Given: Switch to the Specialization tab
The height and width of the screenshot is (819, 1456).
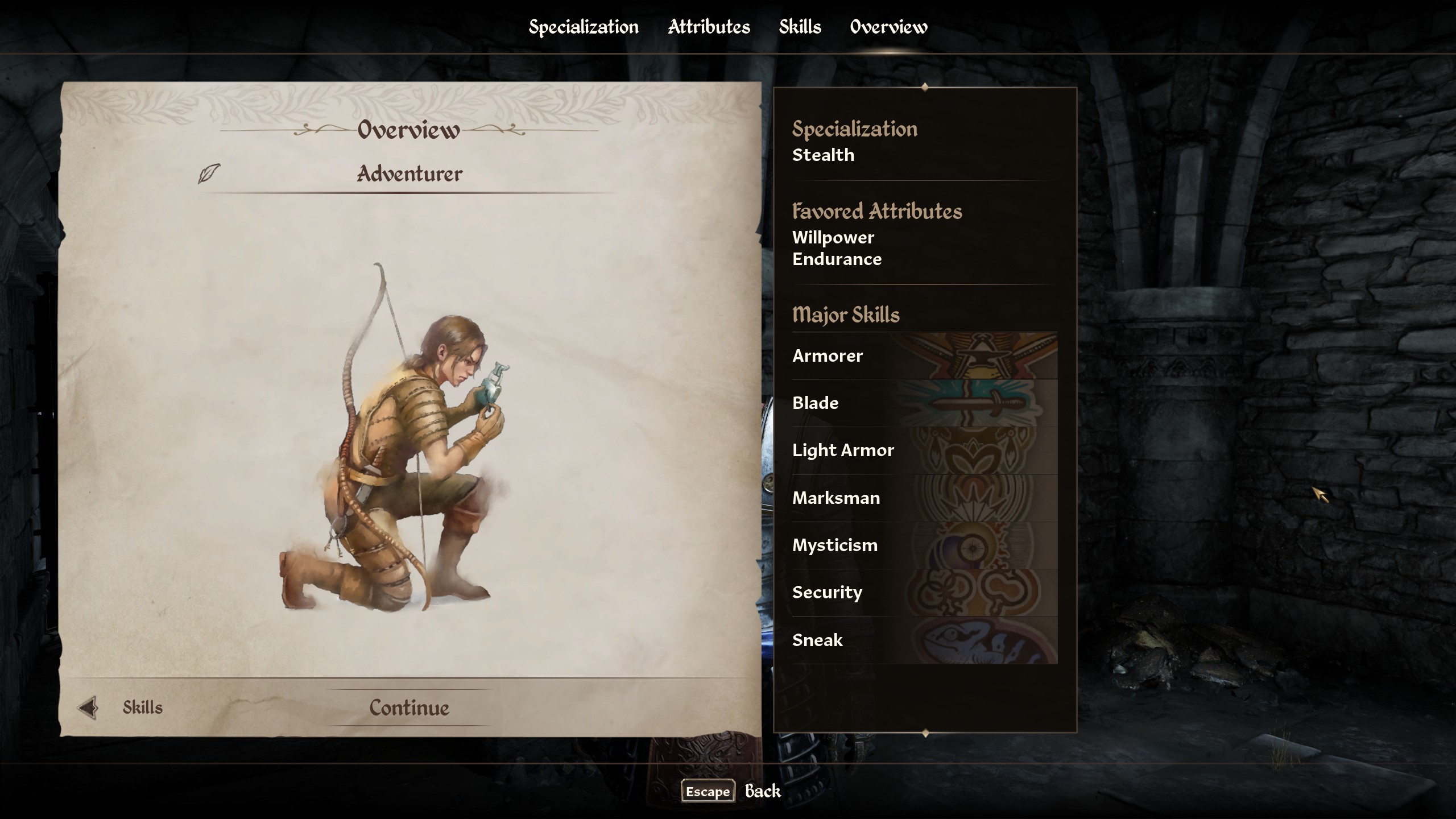Looking at the screenshot, I should (x=584, y=27).
